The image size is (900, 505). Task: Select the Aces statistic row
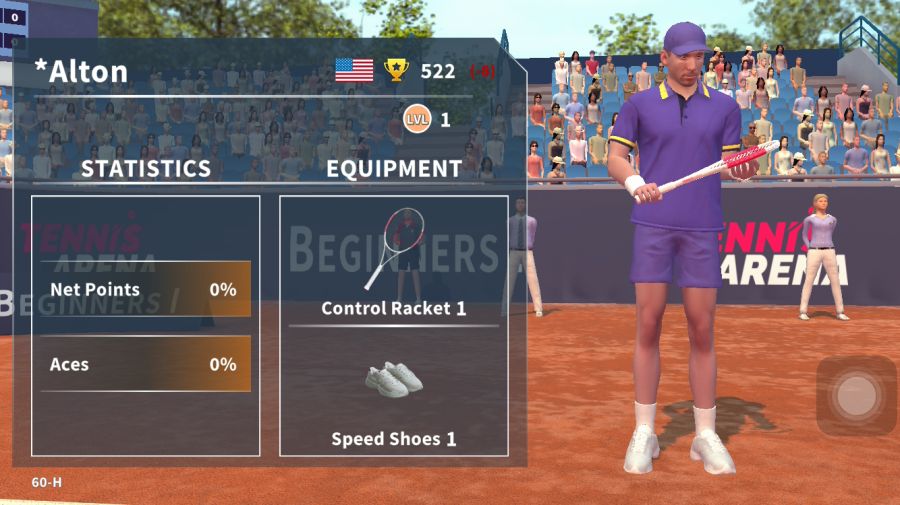145,365
